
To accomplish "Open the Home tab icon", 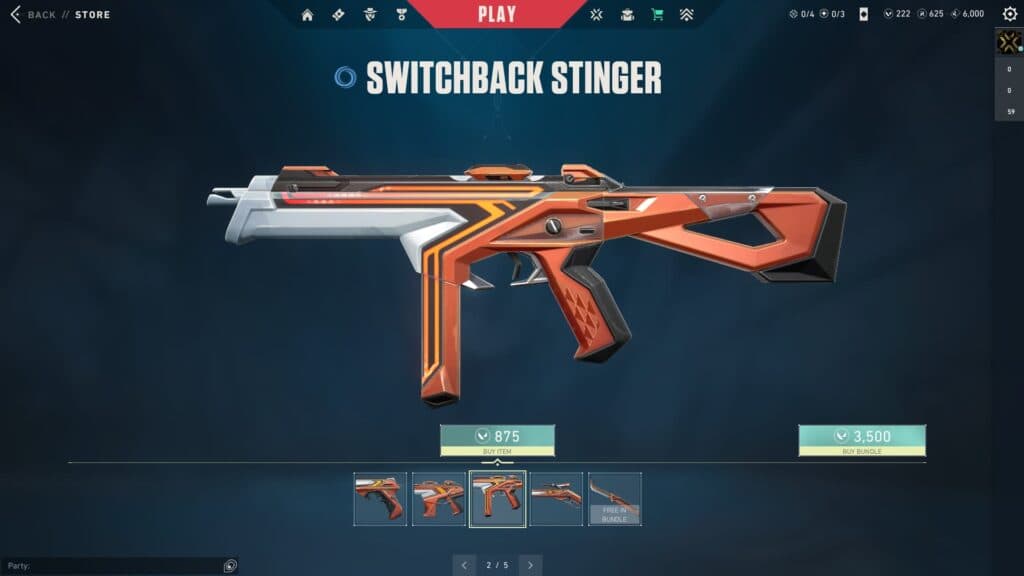I will [307, 15].
